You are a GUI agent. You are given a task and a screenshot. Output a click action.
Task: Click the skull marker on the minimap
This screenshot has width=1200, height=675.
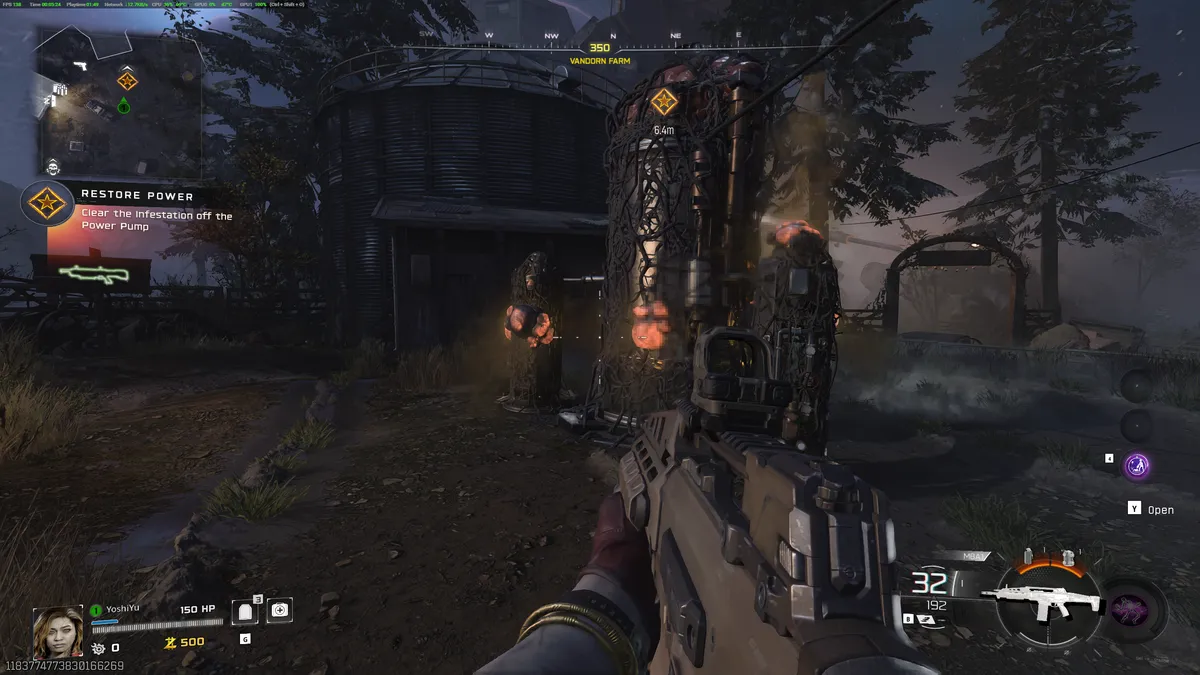tap(52, 166)
